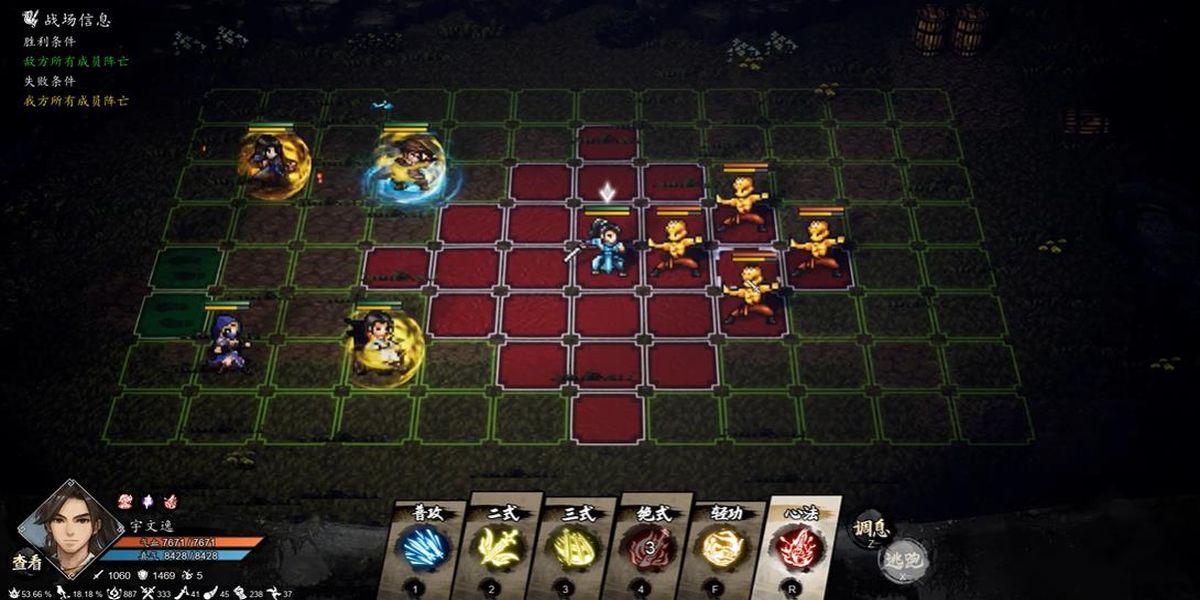Image resolution: width=1200 pixels, height=600 pixels.
Task: Click the 逃跑 flee button
Action: coord(904,562)
